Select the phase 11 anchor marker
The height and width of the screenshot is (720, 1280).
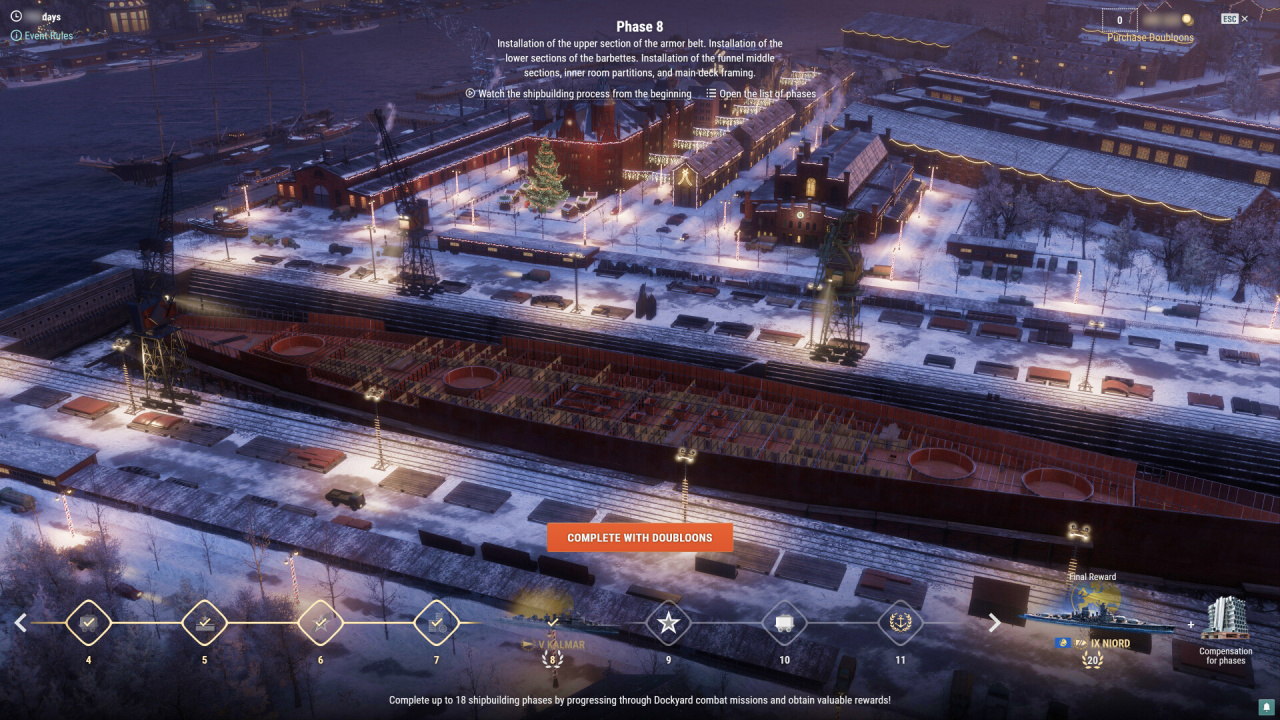pyautogui.click(x=900, y=623)
